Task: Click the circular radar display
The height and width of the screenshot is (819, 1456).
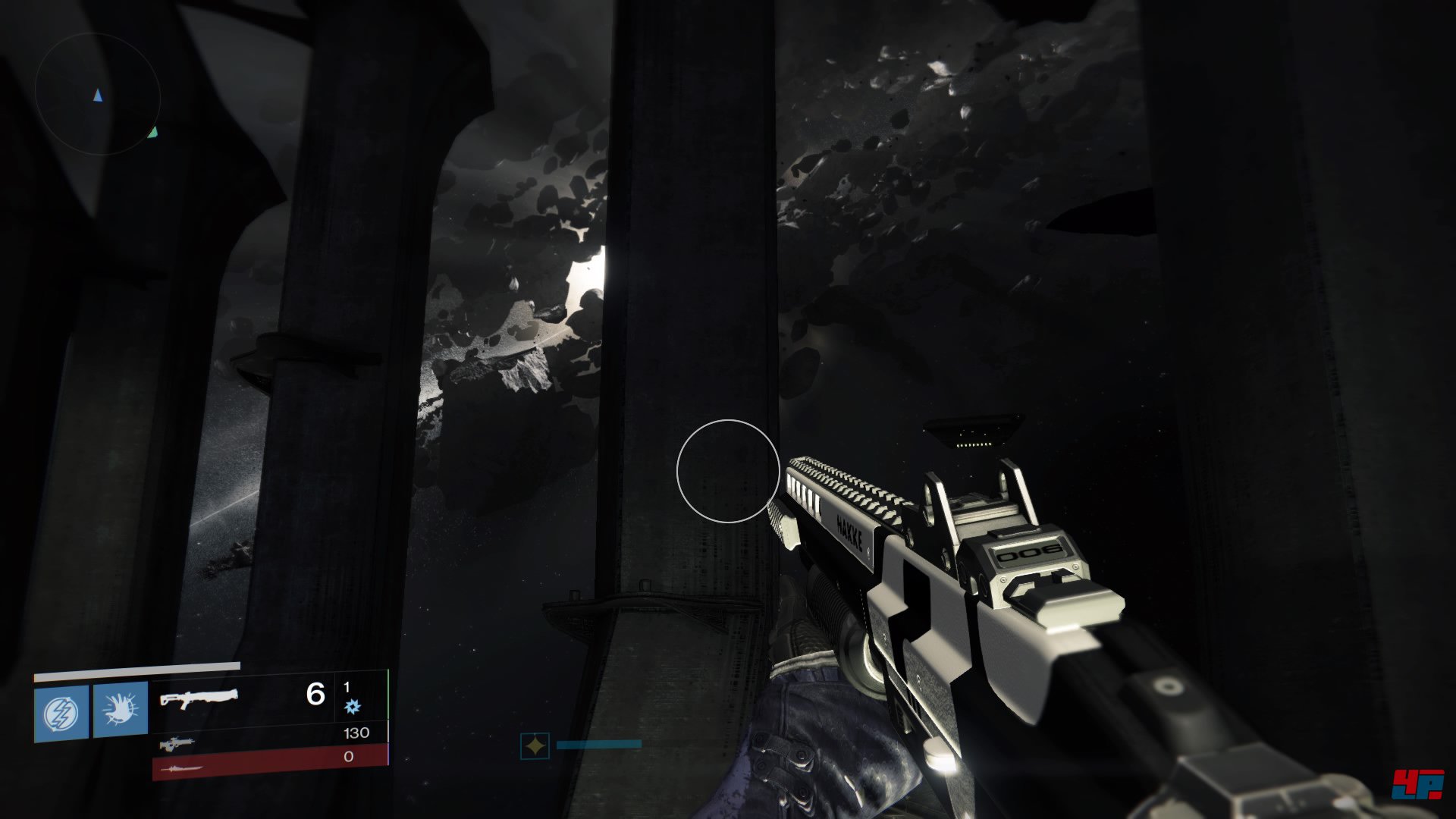Action: (x=98, y=94)
